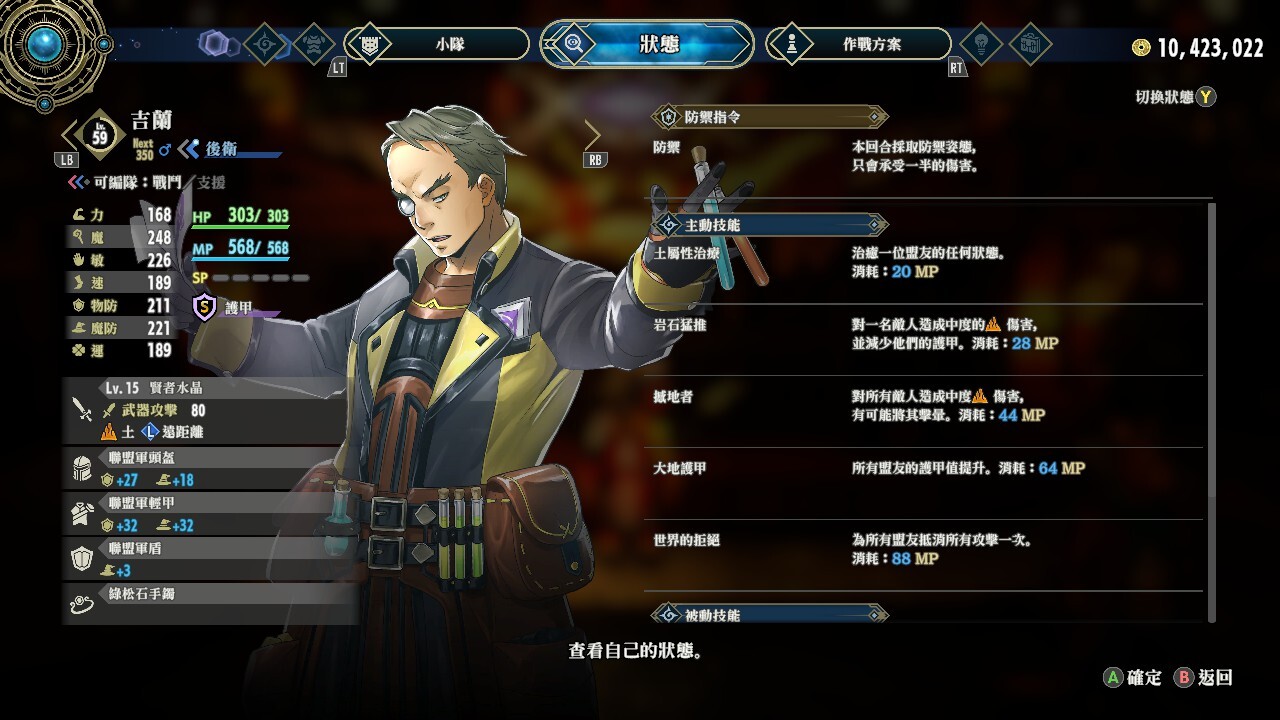Switch to the 小隊 tab
This screenshot has width=1280, height=720.
coord(437,44)
